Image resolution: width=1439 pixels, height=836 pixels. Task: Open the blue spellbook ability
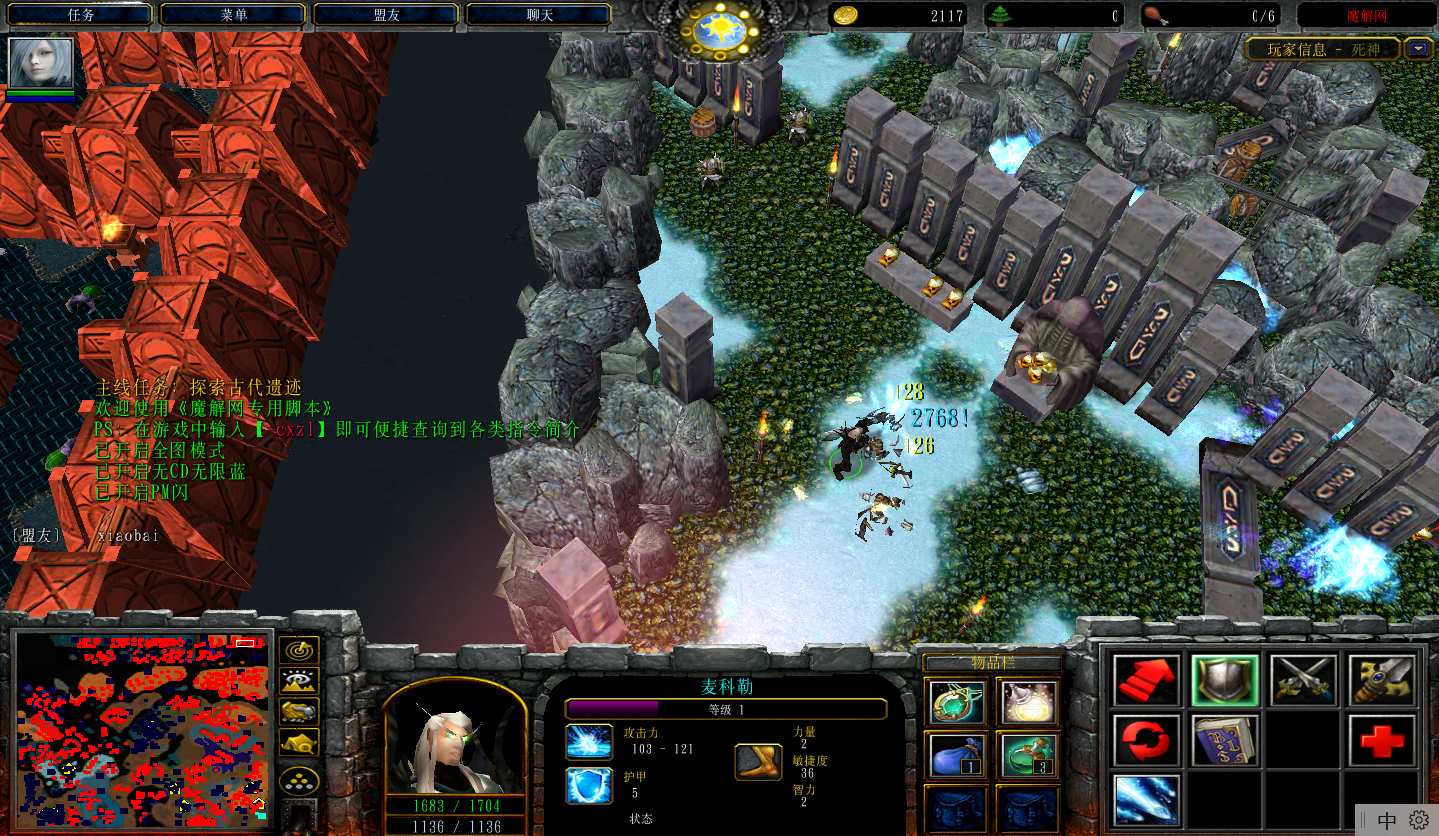[x=1225, y=740]
